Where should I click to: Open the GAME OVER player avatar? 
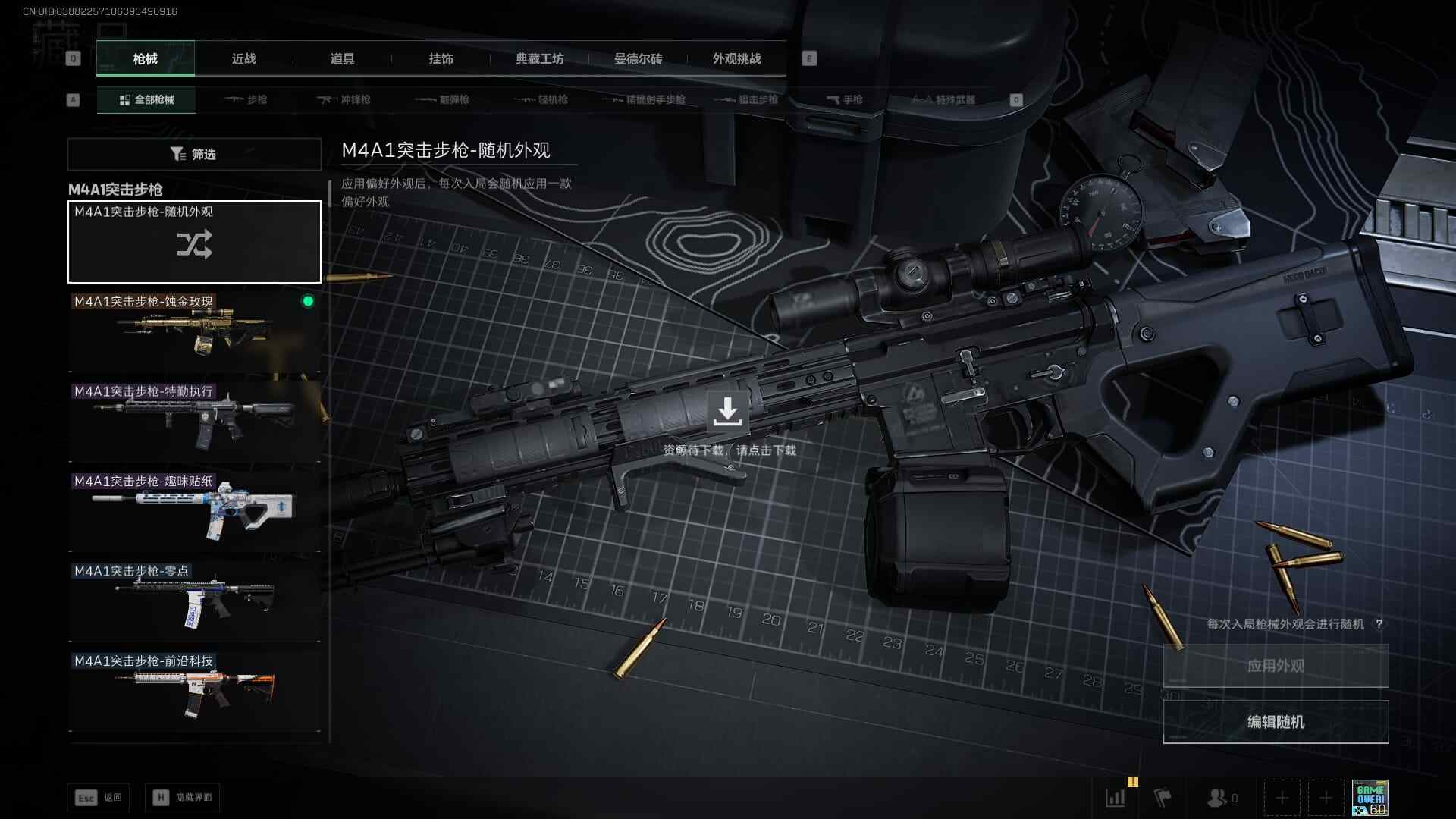[1370, 798]
